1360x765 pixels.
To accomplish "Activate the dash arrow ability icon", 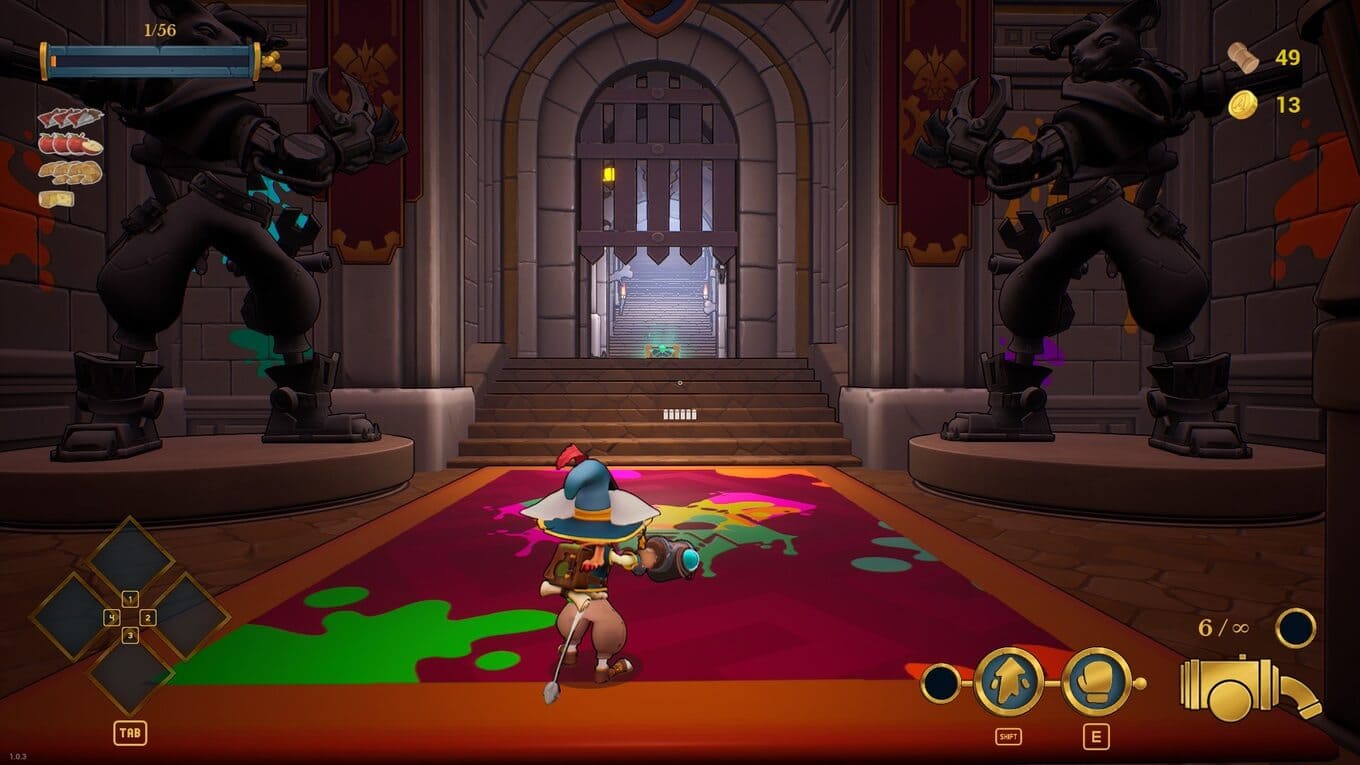I will (1008, 682).
